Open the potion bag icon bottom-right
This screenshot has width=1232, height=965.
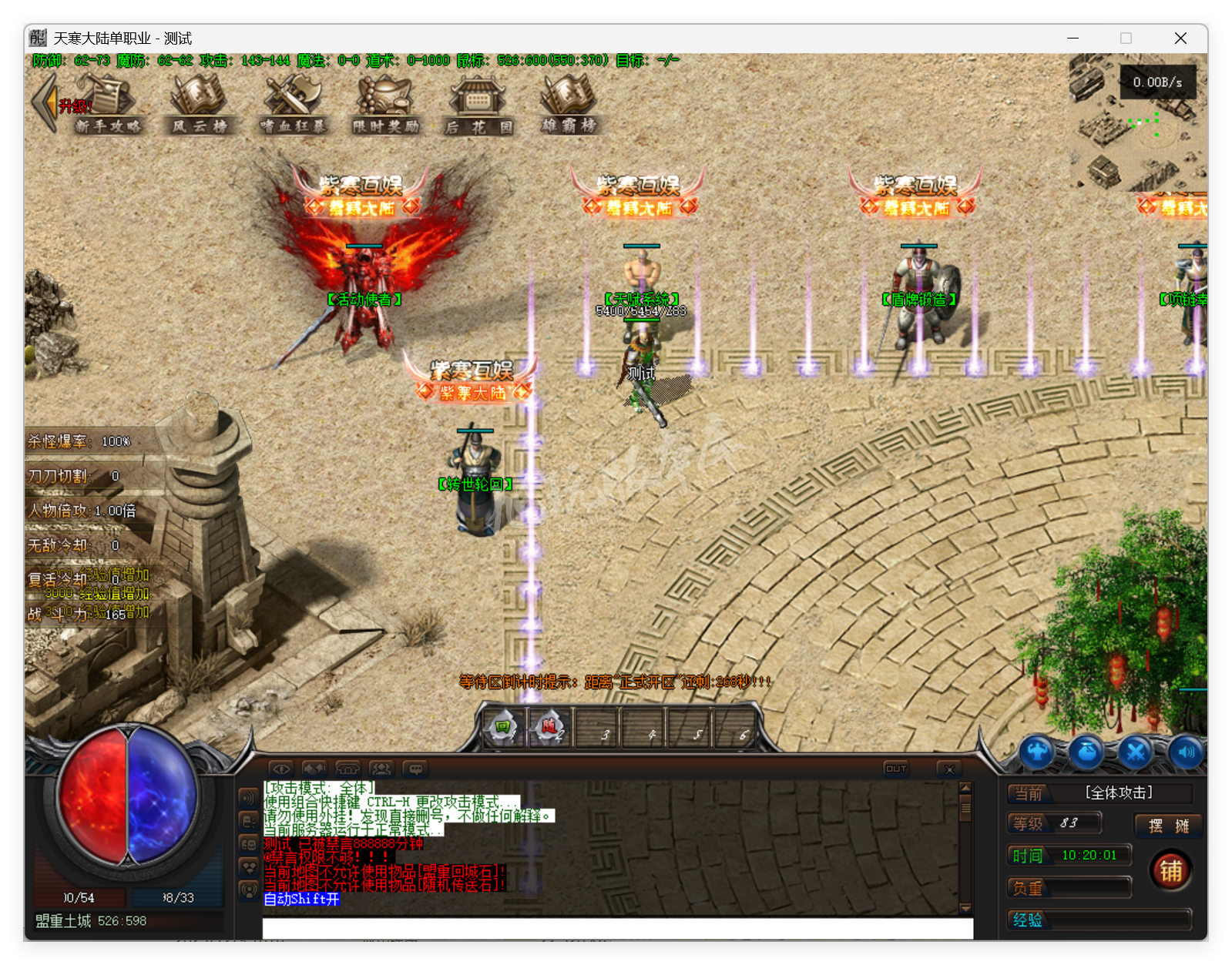(x=1087, y=752)
